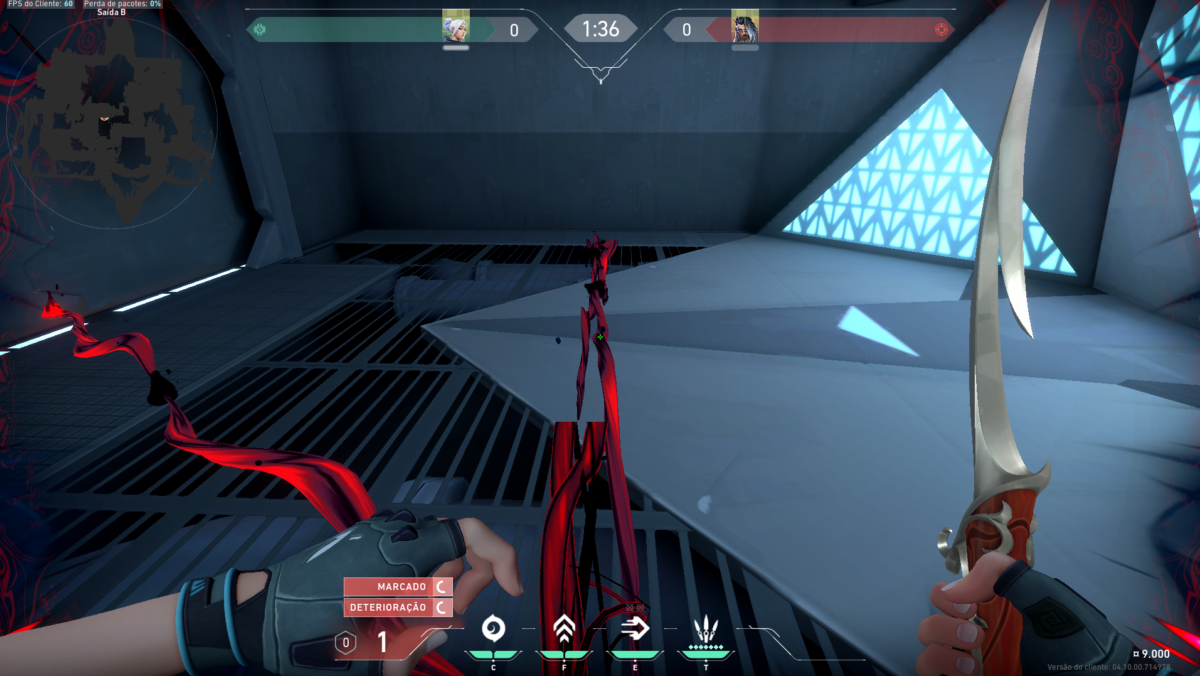Click the MARCADO status tag
This screenshot has width=1200, height=676.
(x=398, y=586)
